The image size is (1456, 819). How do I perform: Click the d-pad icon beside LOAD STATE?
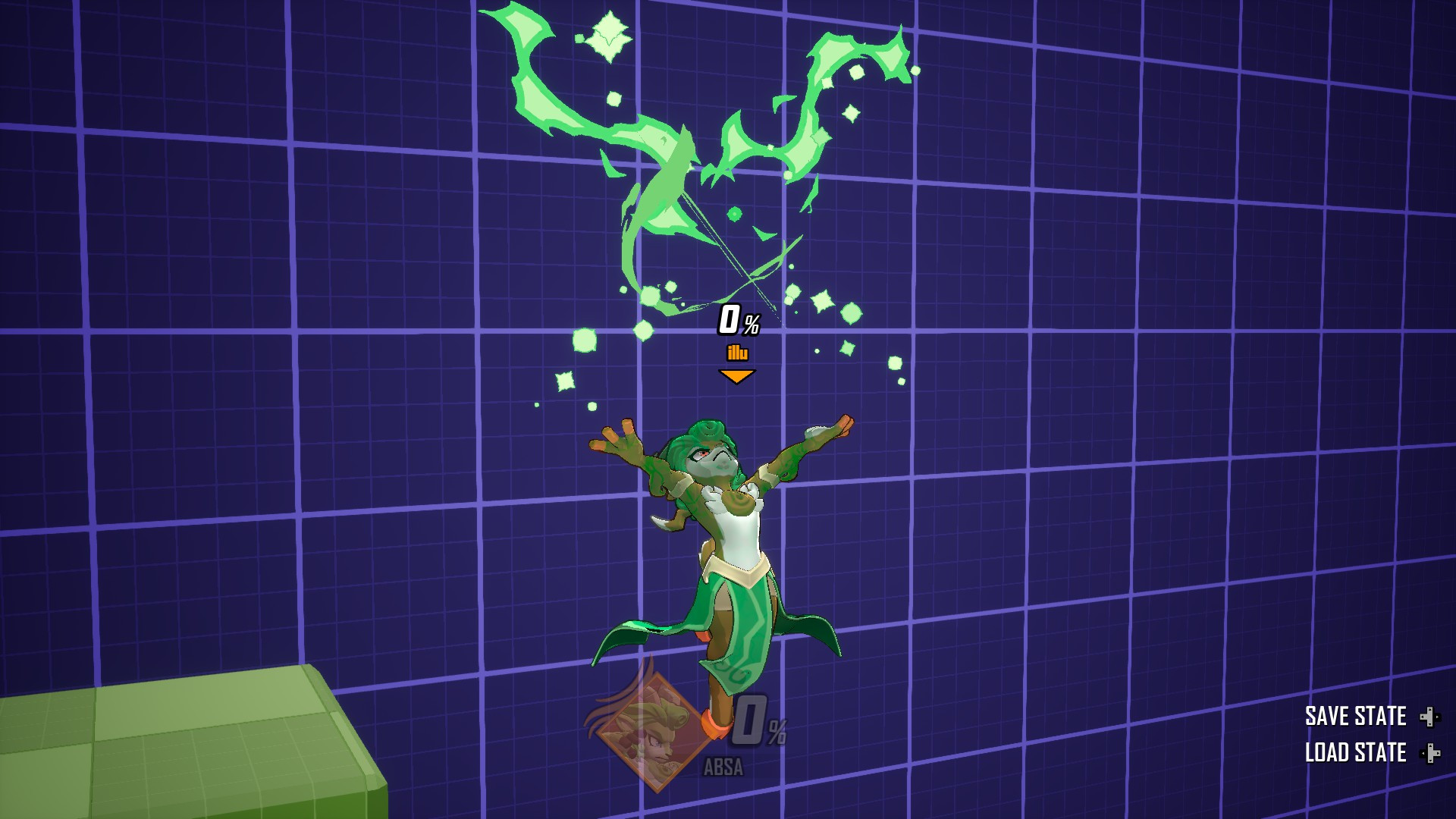coord(1429,755)
